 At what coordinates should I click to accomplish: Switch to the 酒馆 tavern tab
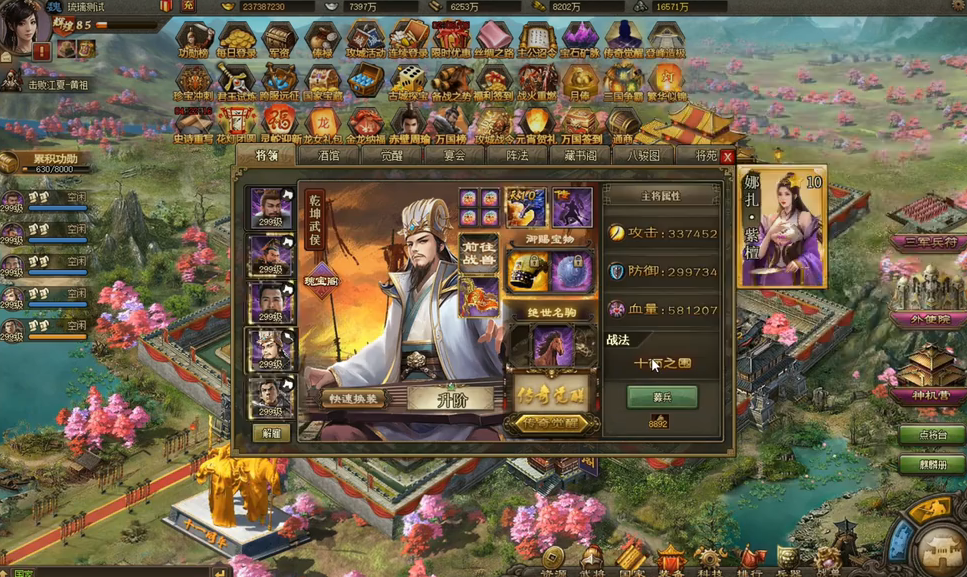point(329,156)
